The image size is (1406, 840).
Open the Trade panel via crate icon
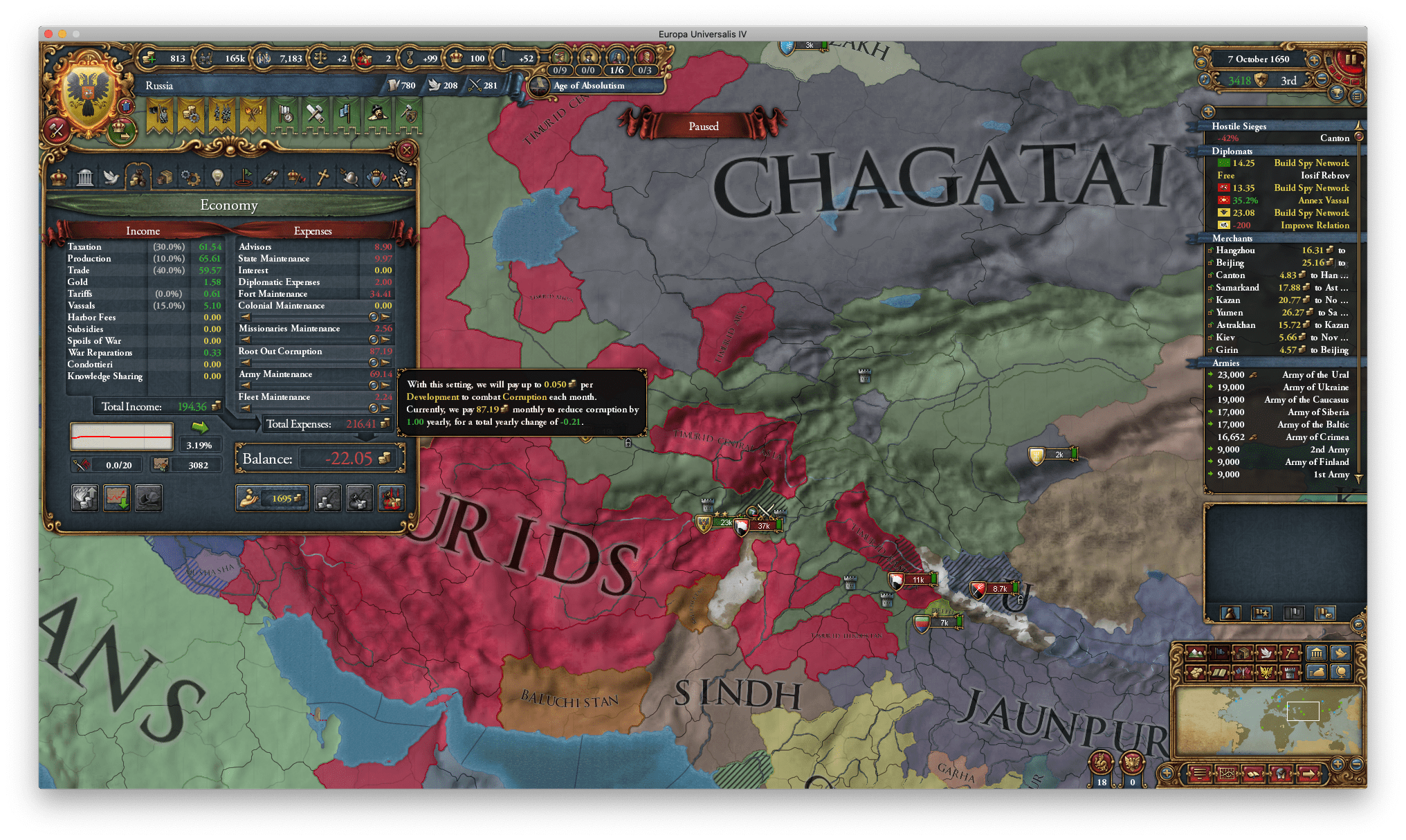pos(165,177)
